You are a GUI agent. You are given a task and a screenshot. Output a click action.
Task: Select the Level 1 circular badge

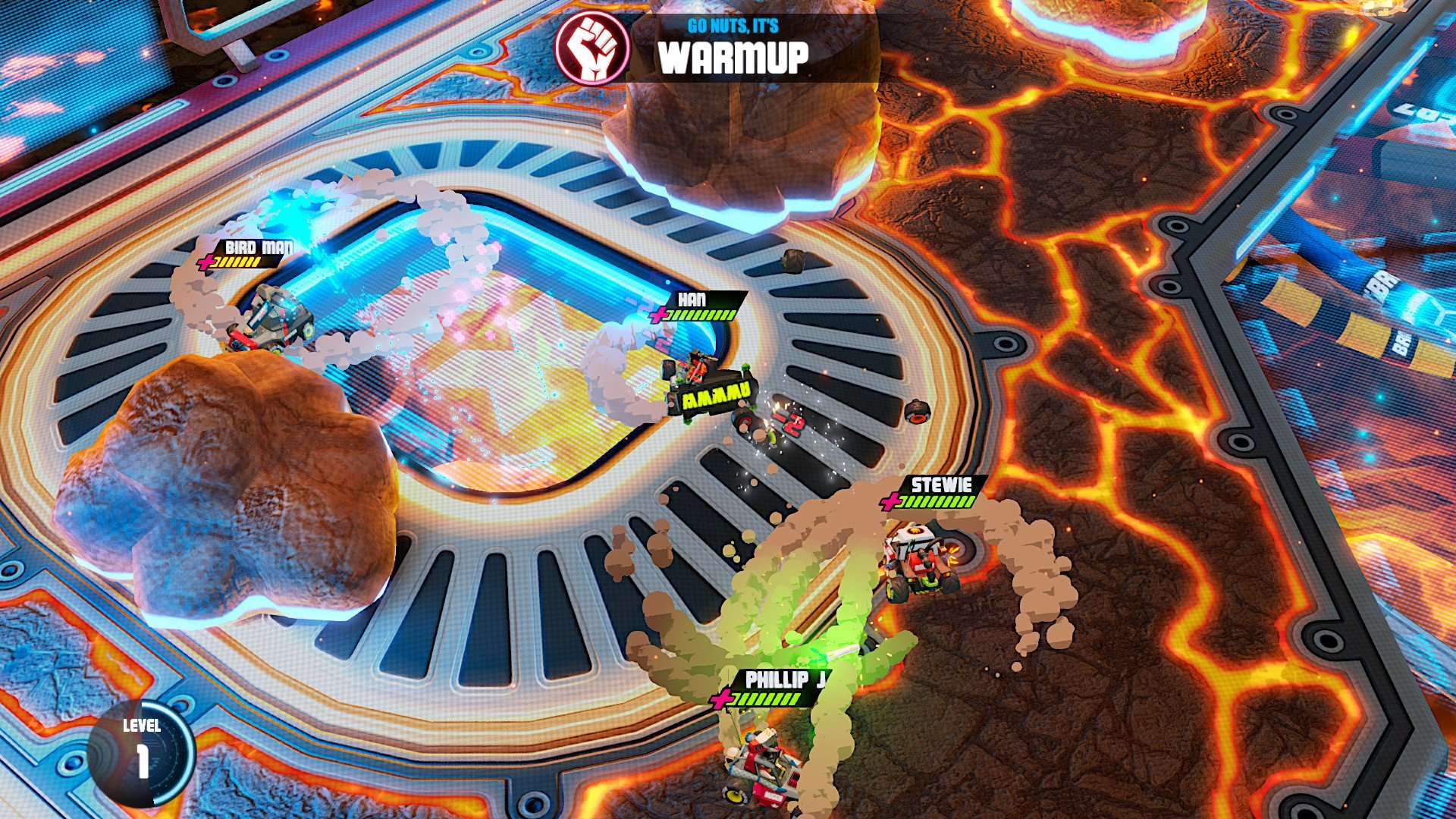142,752
